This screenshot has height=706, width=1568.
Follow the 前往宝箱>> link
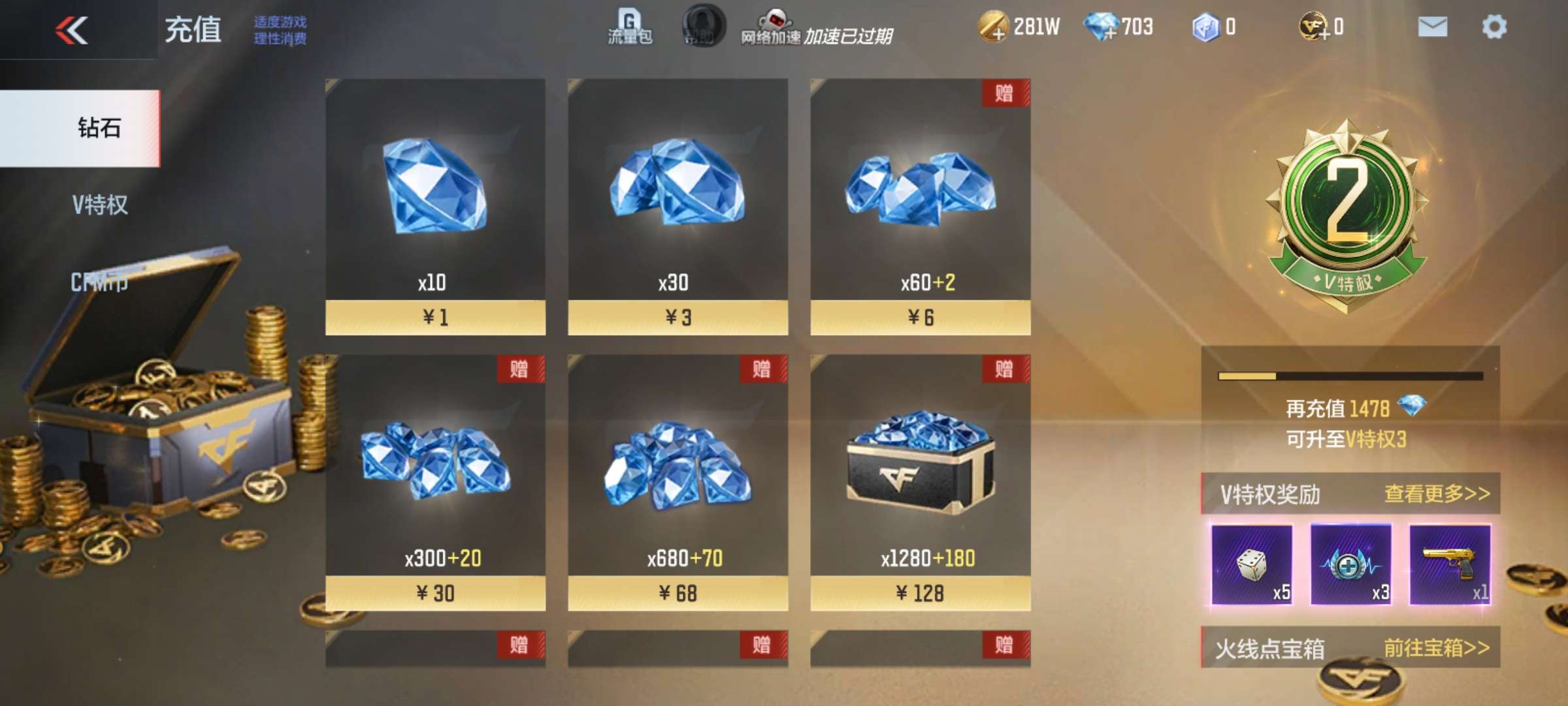1436,648
